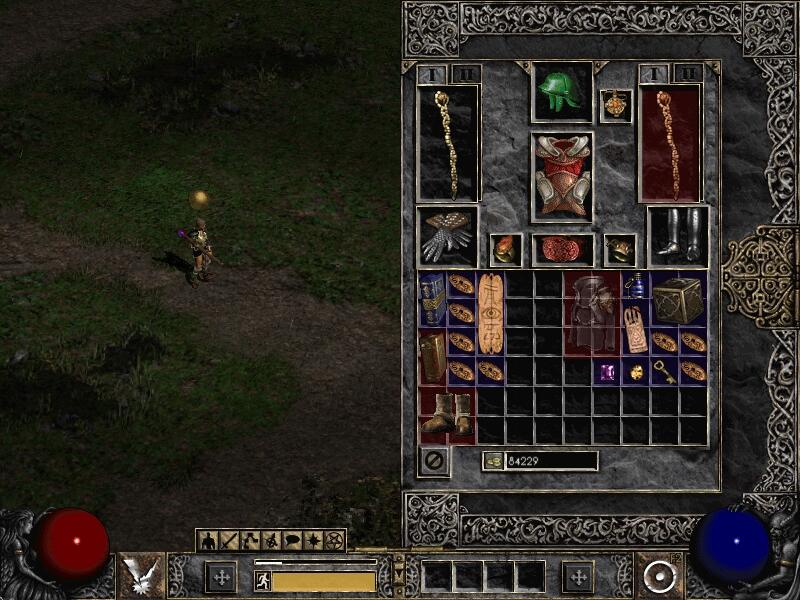800x600 pixels.
Task: Pick up the dark armor in inventory
Action: pyautogui.click(x=590, y=312)
